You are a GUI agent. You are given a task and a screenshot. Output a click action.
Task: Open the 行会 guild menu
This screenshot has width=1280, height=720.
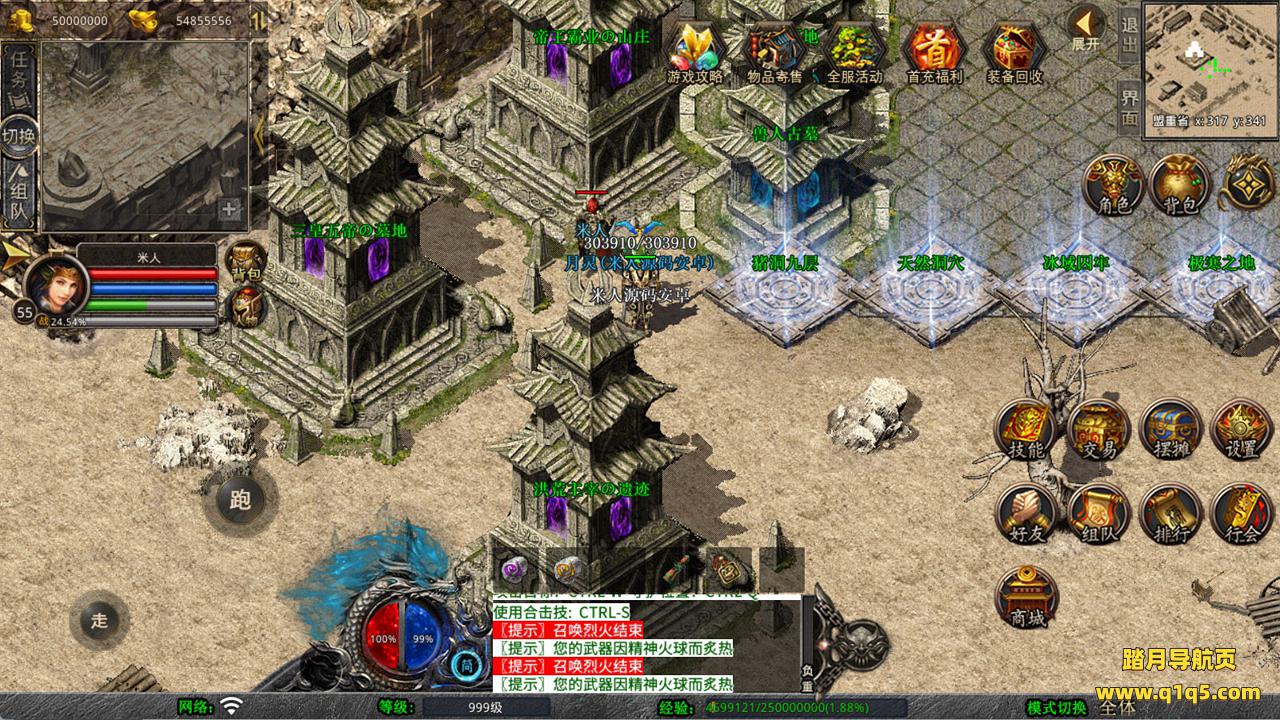tap(1242, 514)
